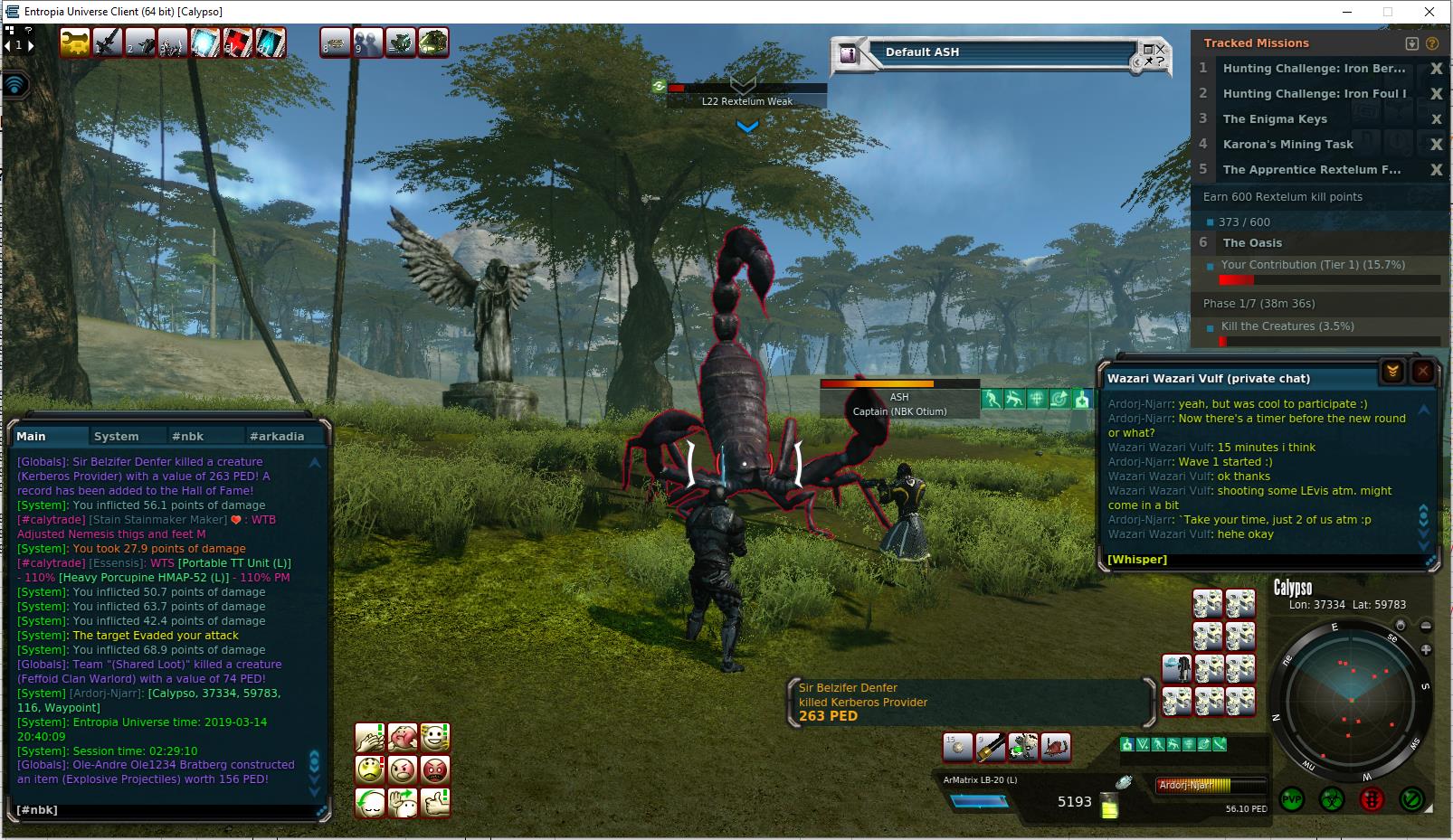Maximize the Entropia Universe Client window

click(1387, 12)
